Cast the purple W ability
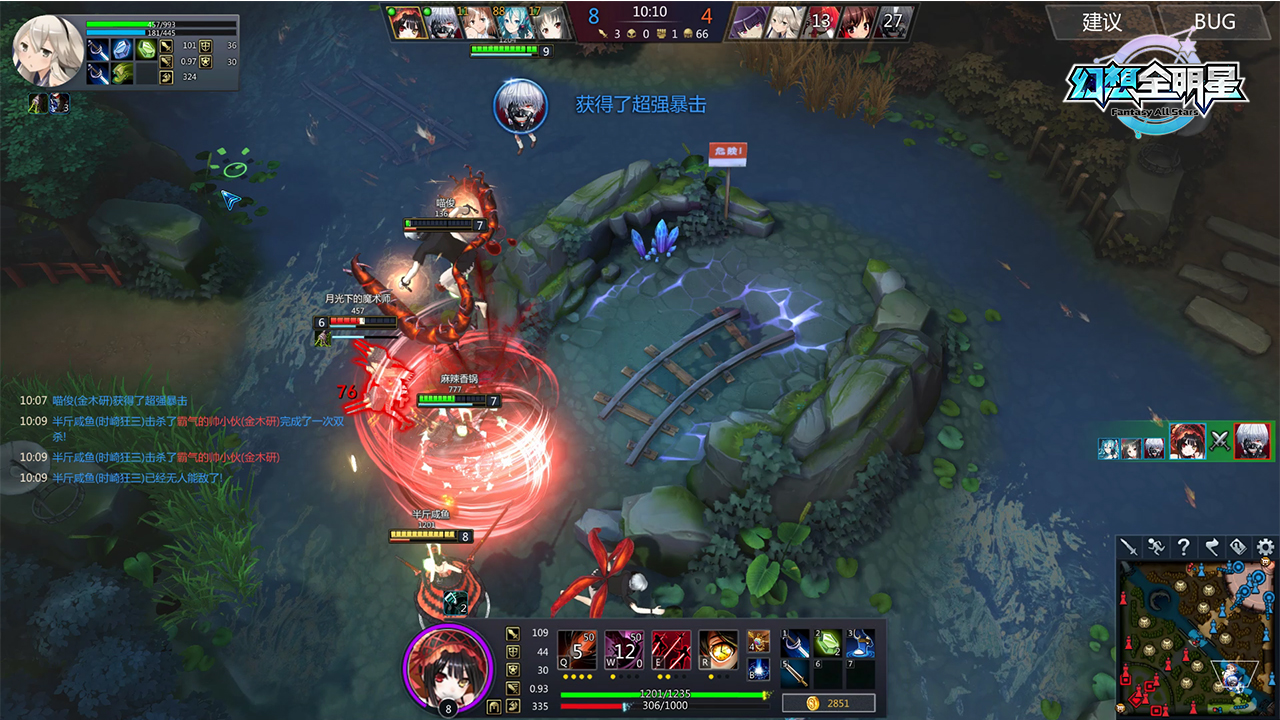This screenshot has width=1280, height=720. (x=624, y=650)
